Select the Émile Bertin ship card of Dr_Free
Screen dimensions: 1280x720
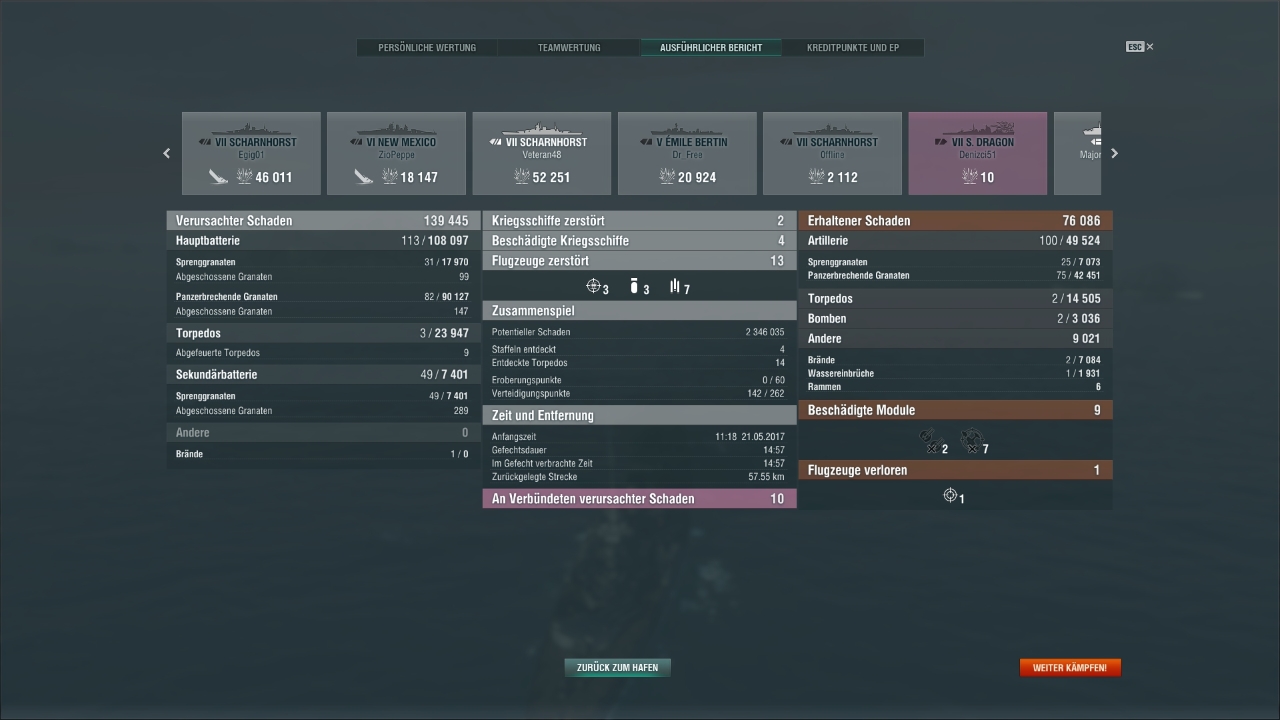[686, 153]
